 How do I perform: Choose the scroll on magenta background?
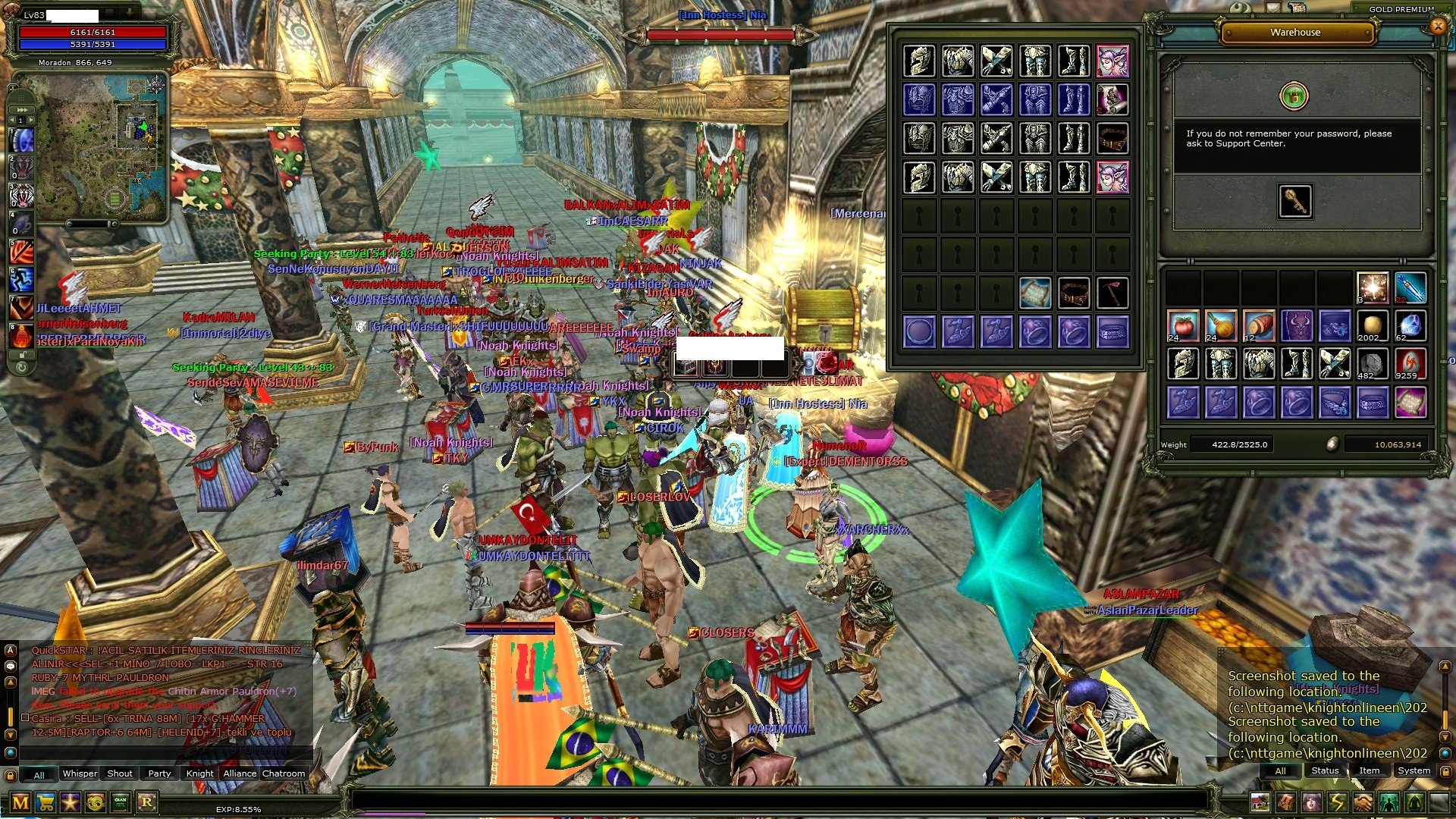pyautogui.click(x=1410, y=402)
